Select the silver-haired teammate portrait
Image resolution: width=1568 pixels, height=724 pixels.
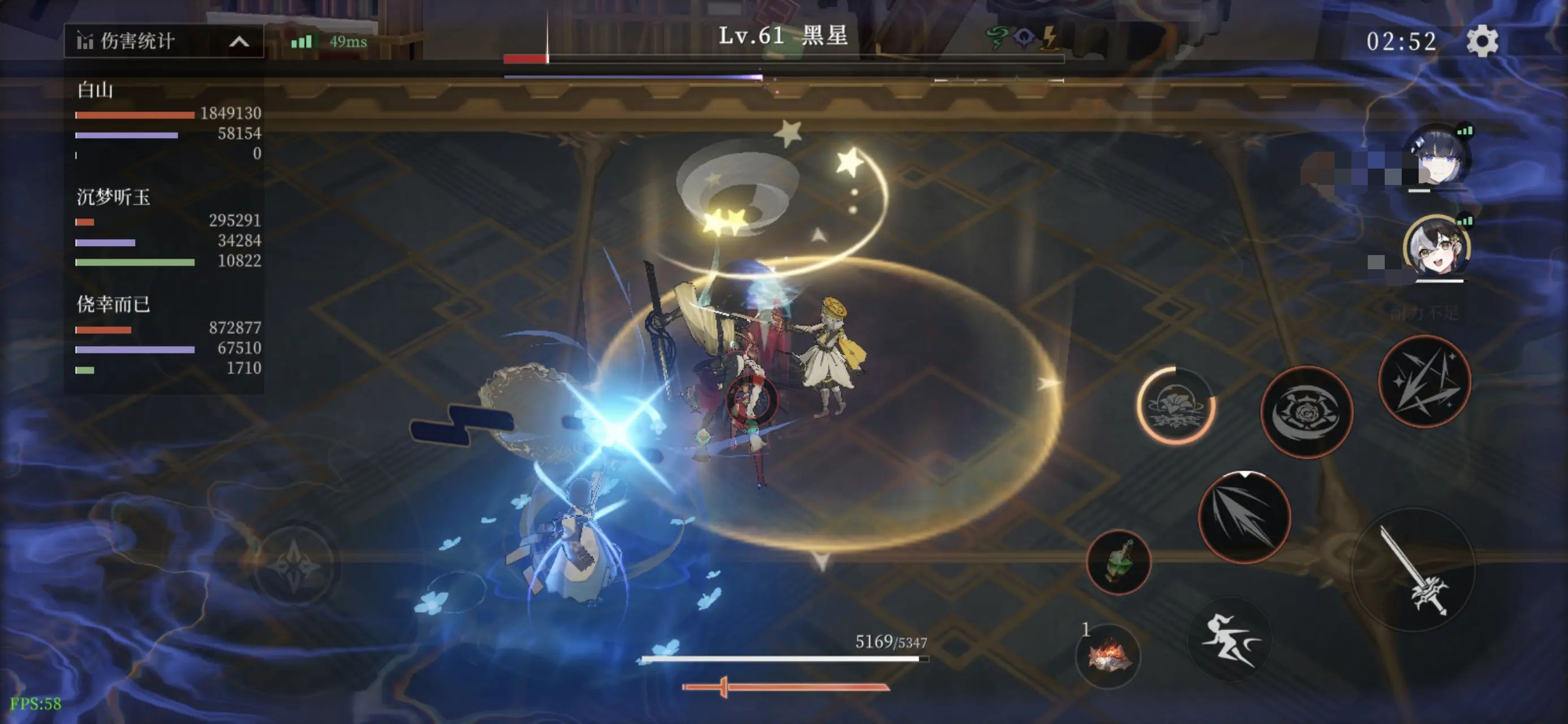(1437, 248)
